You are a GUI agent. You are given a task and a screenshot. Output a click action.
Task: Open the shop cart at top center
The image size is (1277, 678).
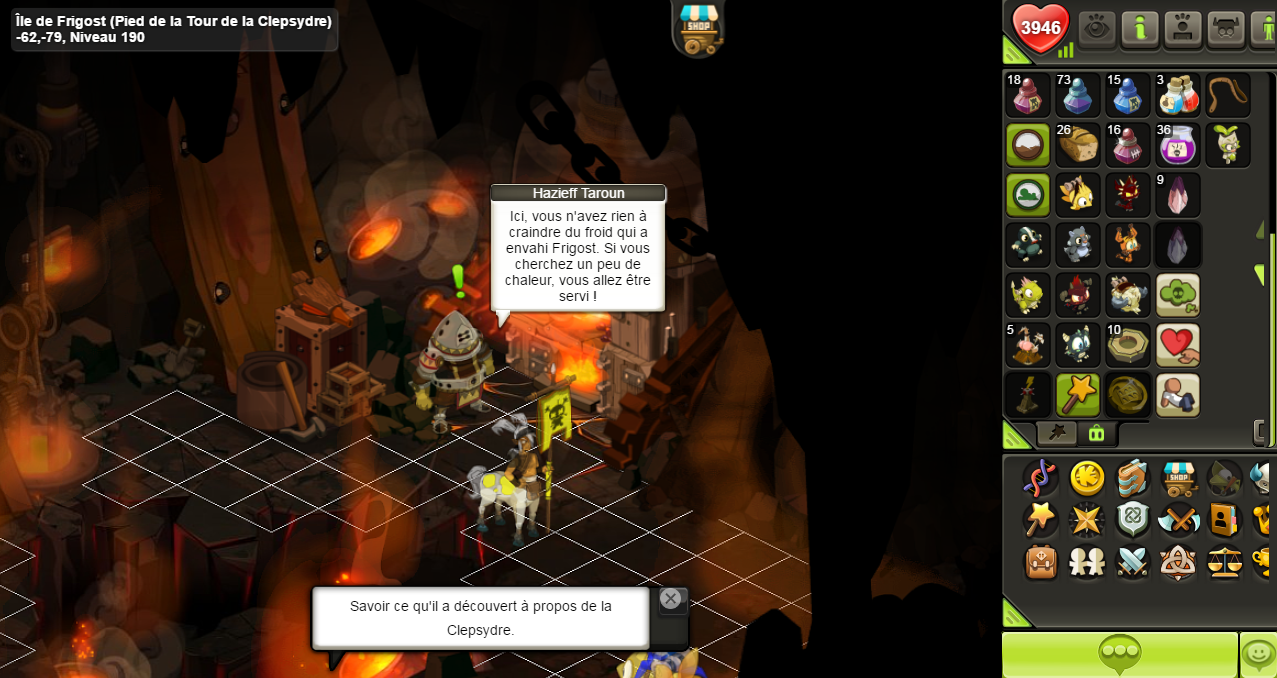pyautogui.click(x=698, y=27)
